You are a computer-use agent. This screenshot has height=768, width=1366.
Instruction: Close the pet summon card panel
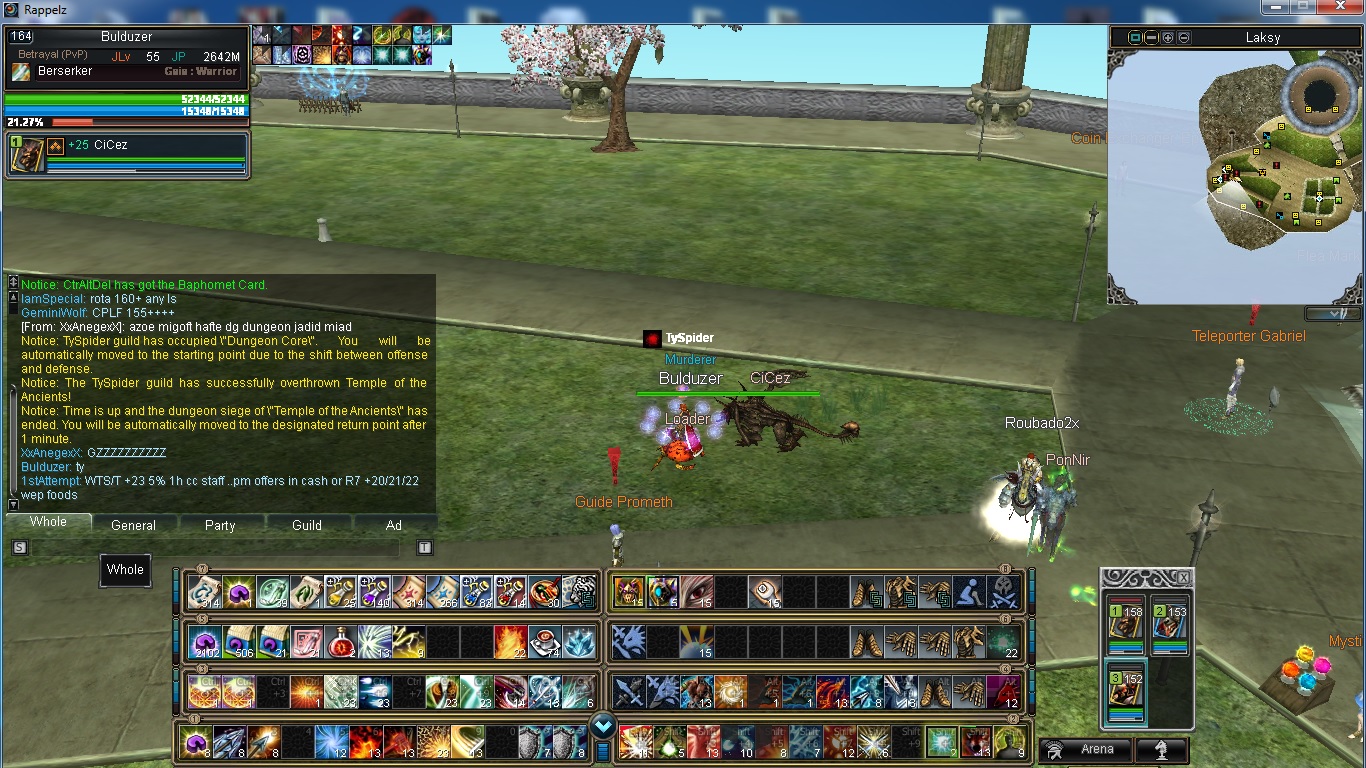tap(1183, 578)
